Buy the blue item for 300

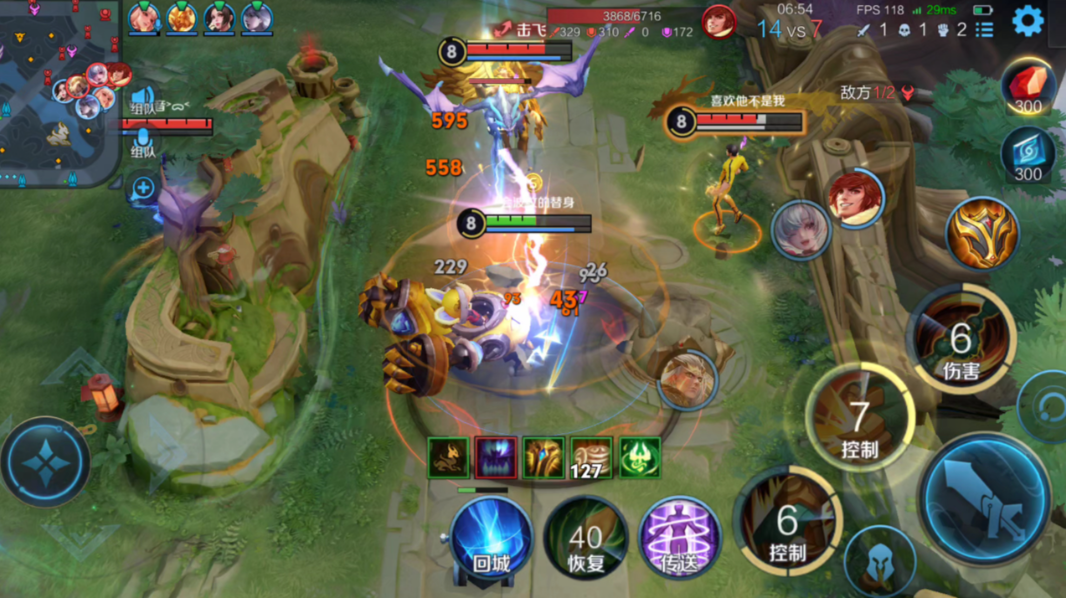pos(1028,155)
